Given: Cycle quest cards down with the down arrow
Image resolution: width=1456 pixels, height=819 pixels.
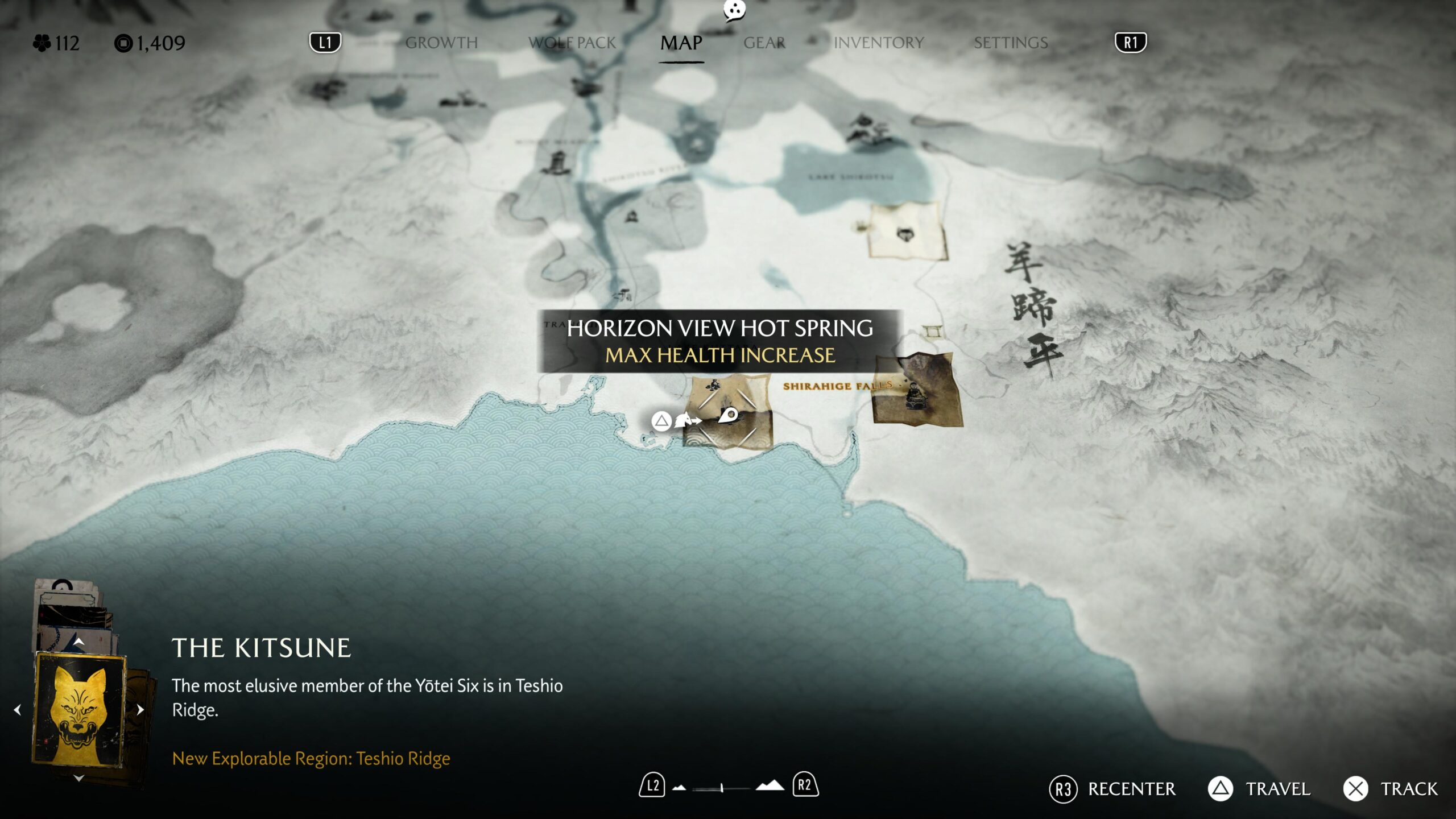Looking at the screenshot, I should pos(79,778).
